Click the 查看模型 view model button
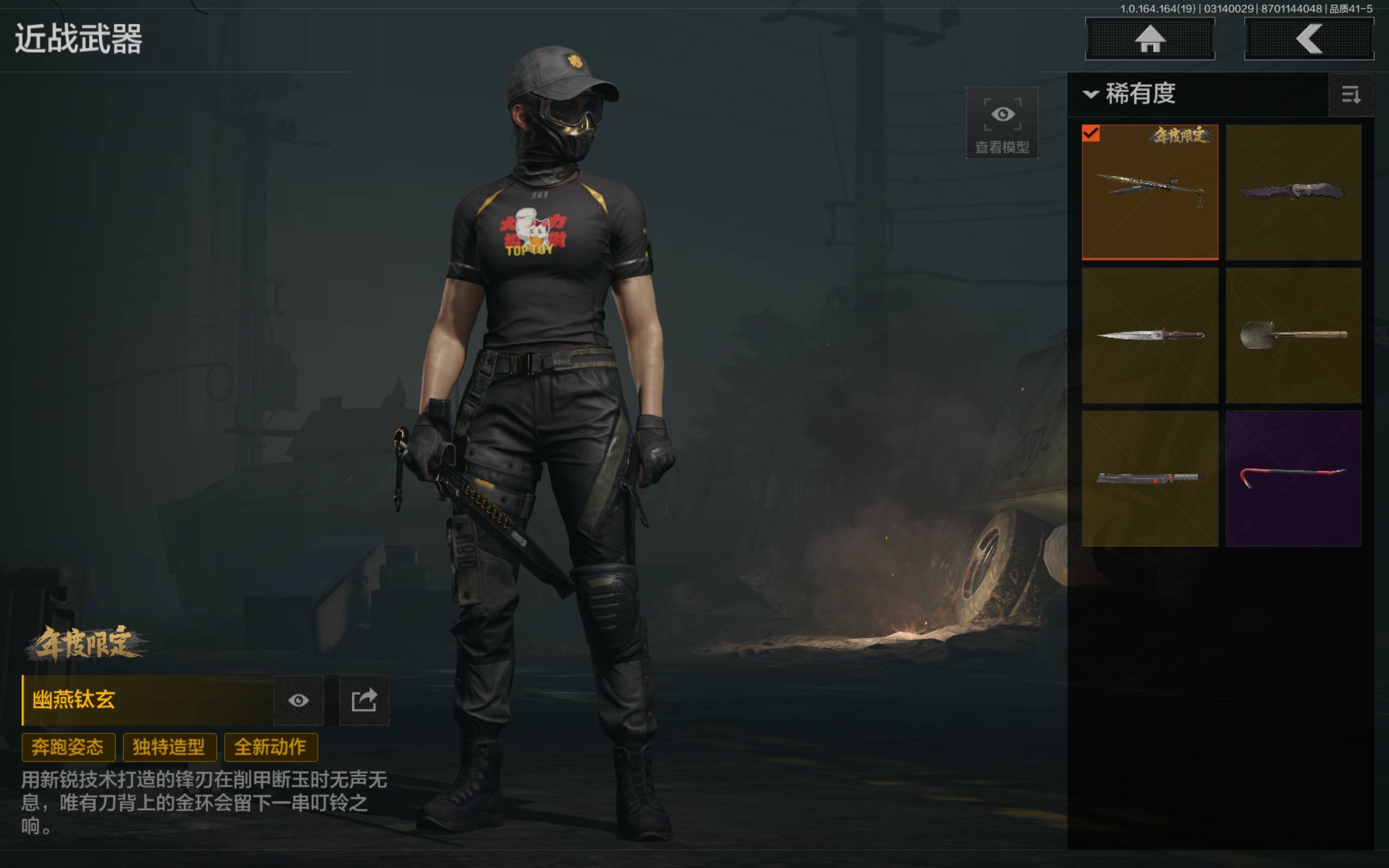 [x=1002, y=123]
